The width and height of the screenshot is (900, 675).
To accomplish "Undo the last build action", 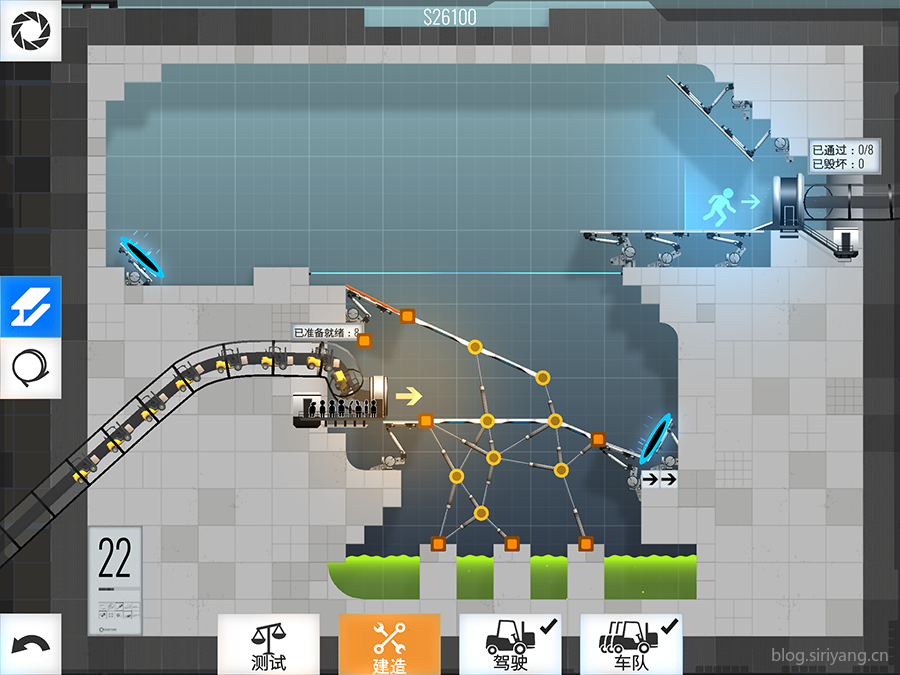I will click(x=30, y=644).
